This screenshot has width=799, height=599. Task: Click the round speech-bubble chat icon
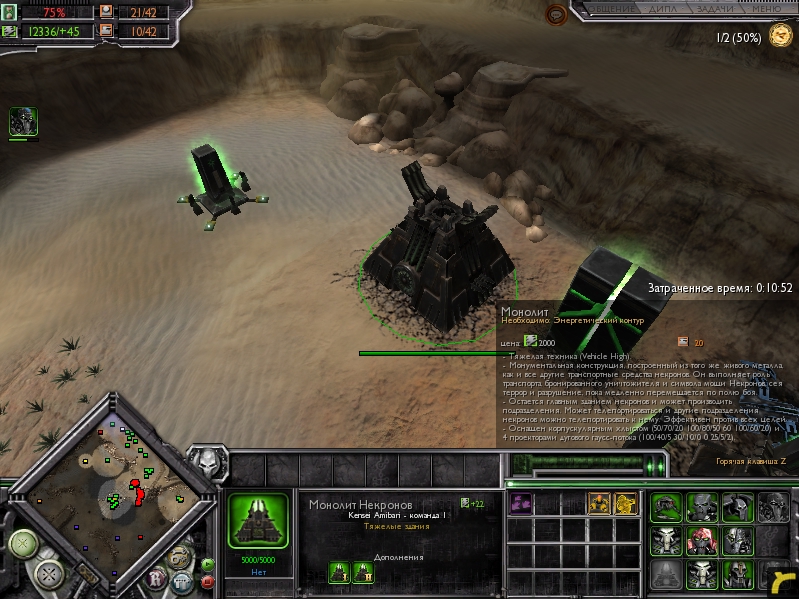click(555, 14)
